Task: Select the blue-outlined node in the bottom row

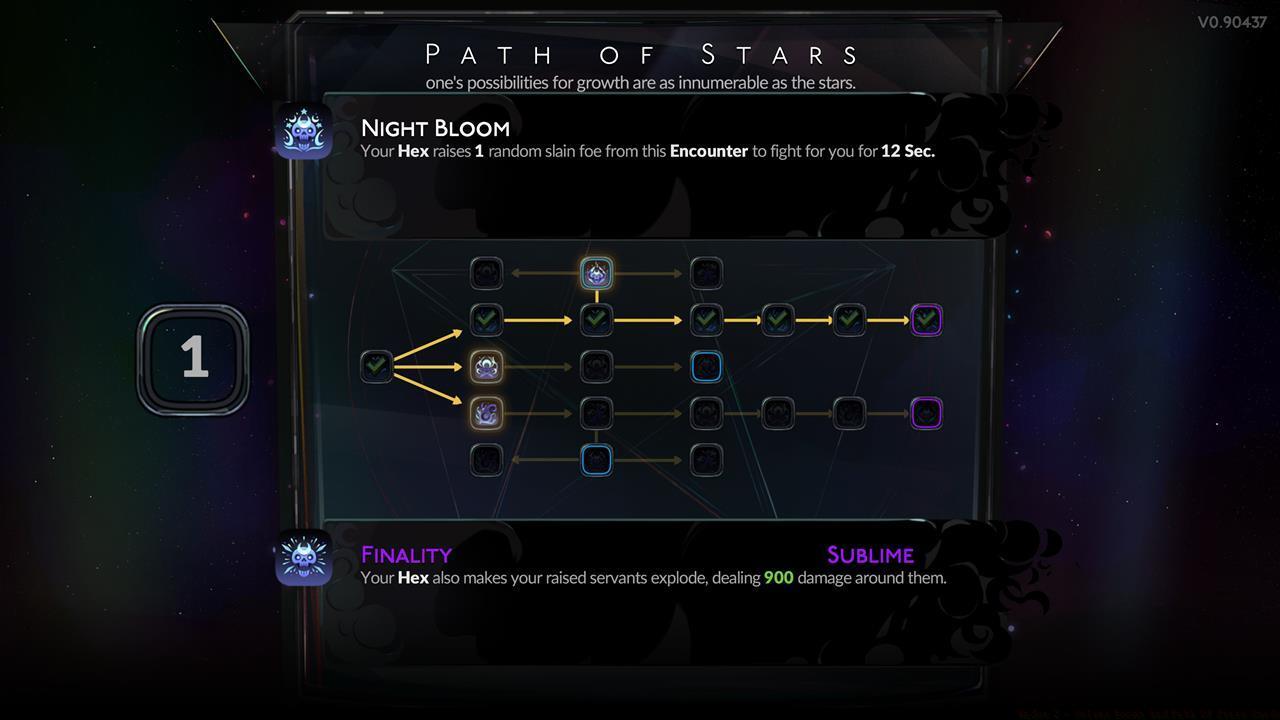Action: (596, 459)
